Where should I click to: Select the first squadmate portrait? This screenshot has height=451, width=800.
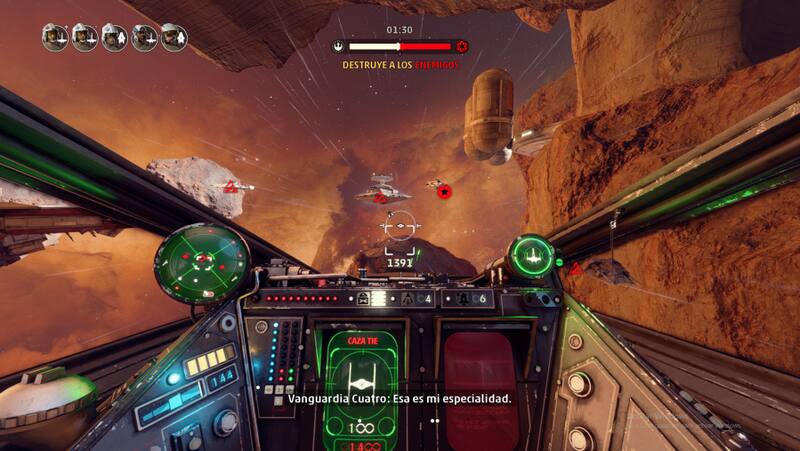[55, 37]
